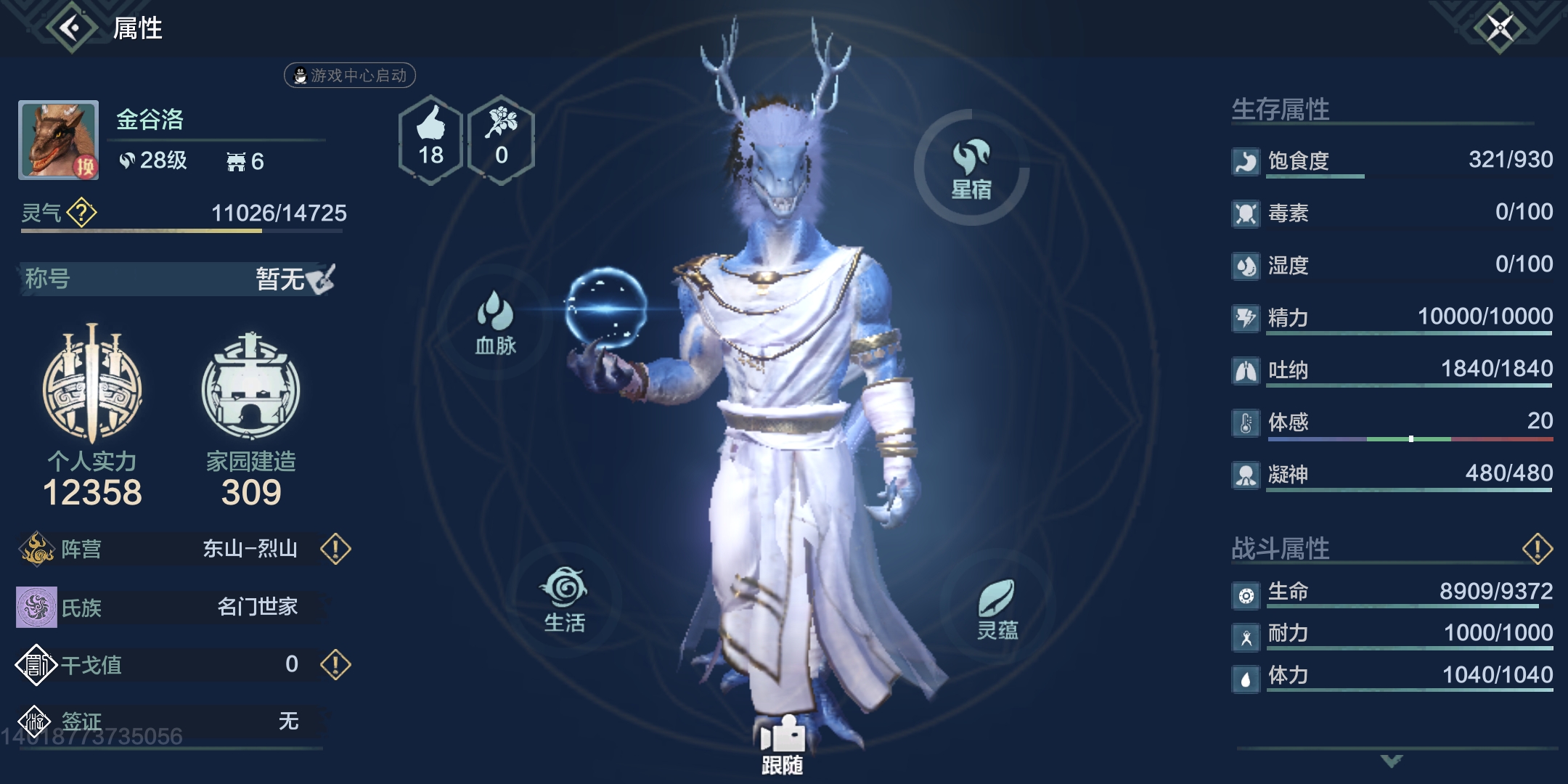
Task: Open the 生活 life skills panel
Action: click(x=565, y=600)
